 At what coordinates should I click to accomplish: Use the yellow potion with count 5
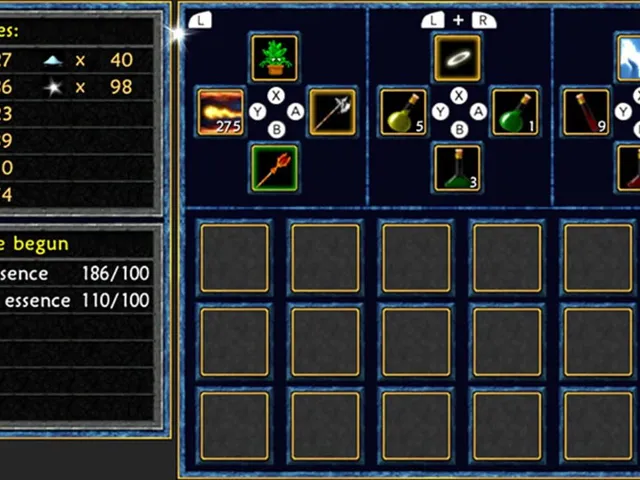coord(403,111)
